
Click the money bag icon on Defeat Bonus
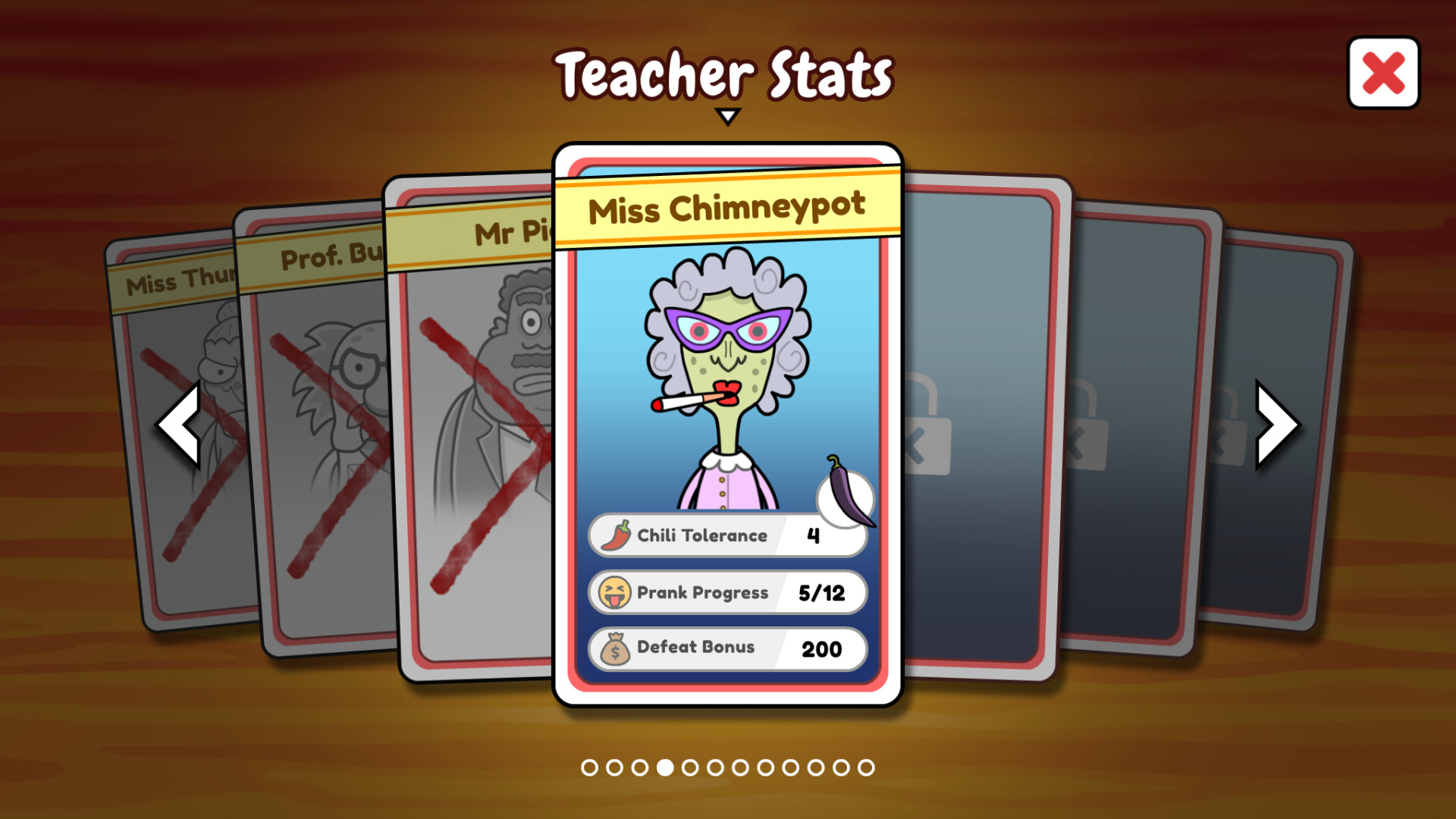[x=615, y=648]
